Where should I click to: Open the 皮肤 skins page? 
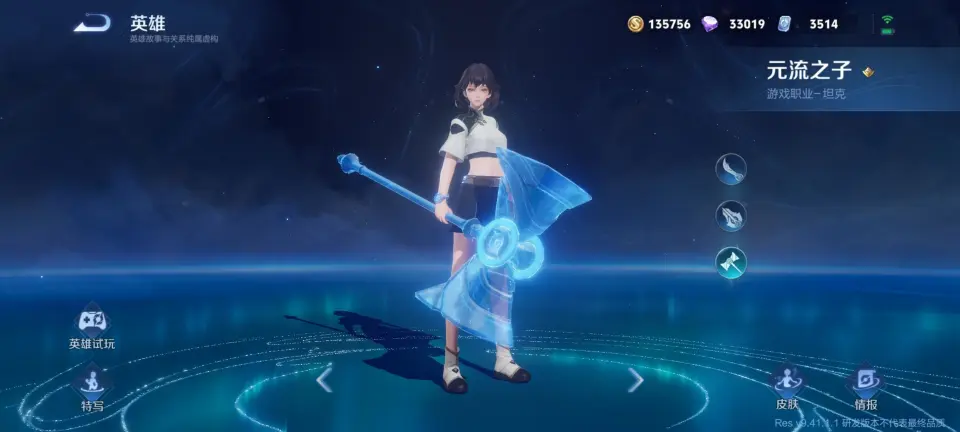pyautogui.click(x=787, y=384)
